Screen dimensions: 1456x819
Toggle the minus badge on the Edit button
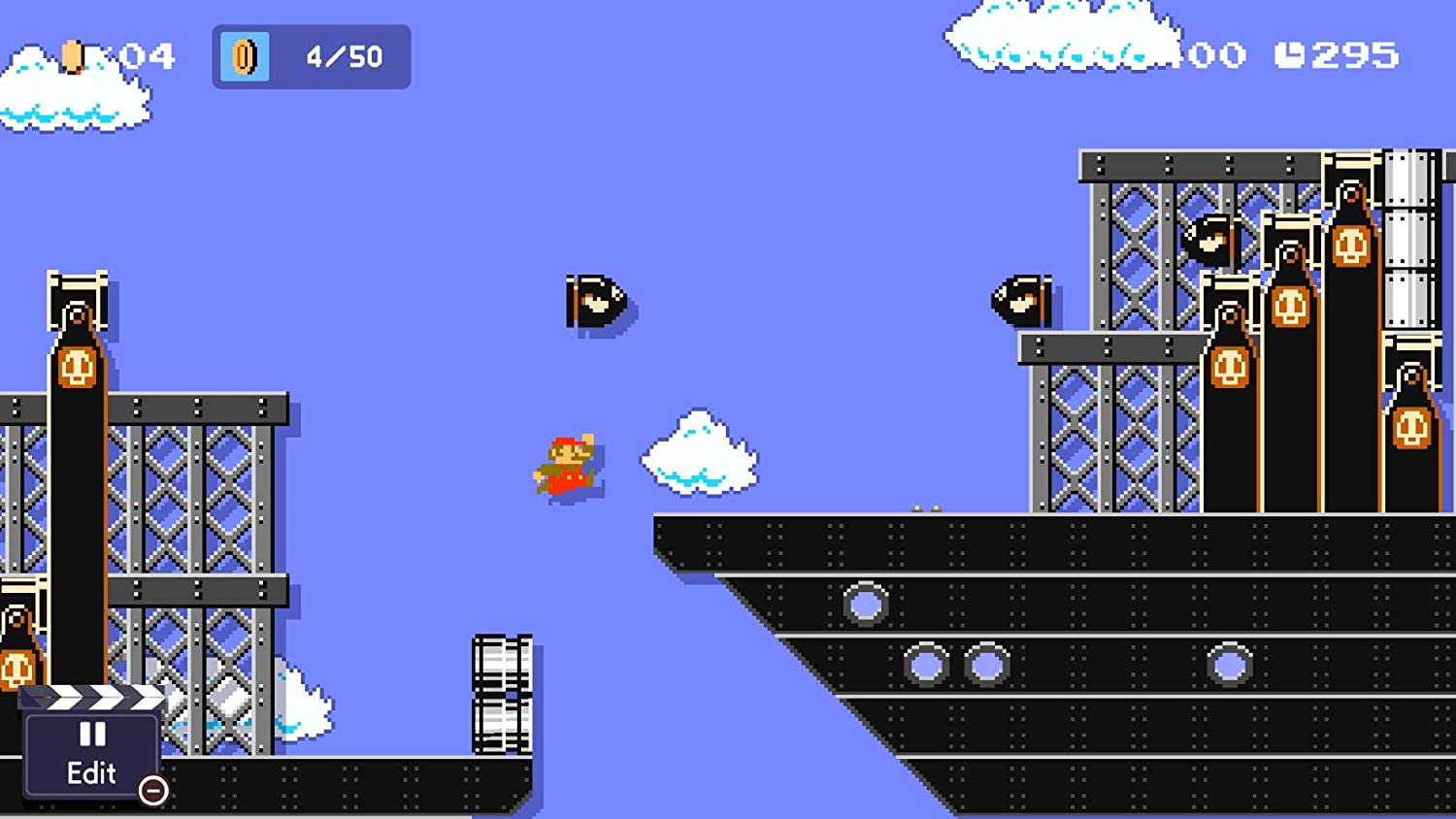[152, 791]
